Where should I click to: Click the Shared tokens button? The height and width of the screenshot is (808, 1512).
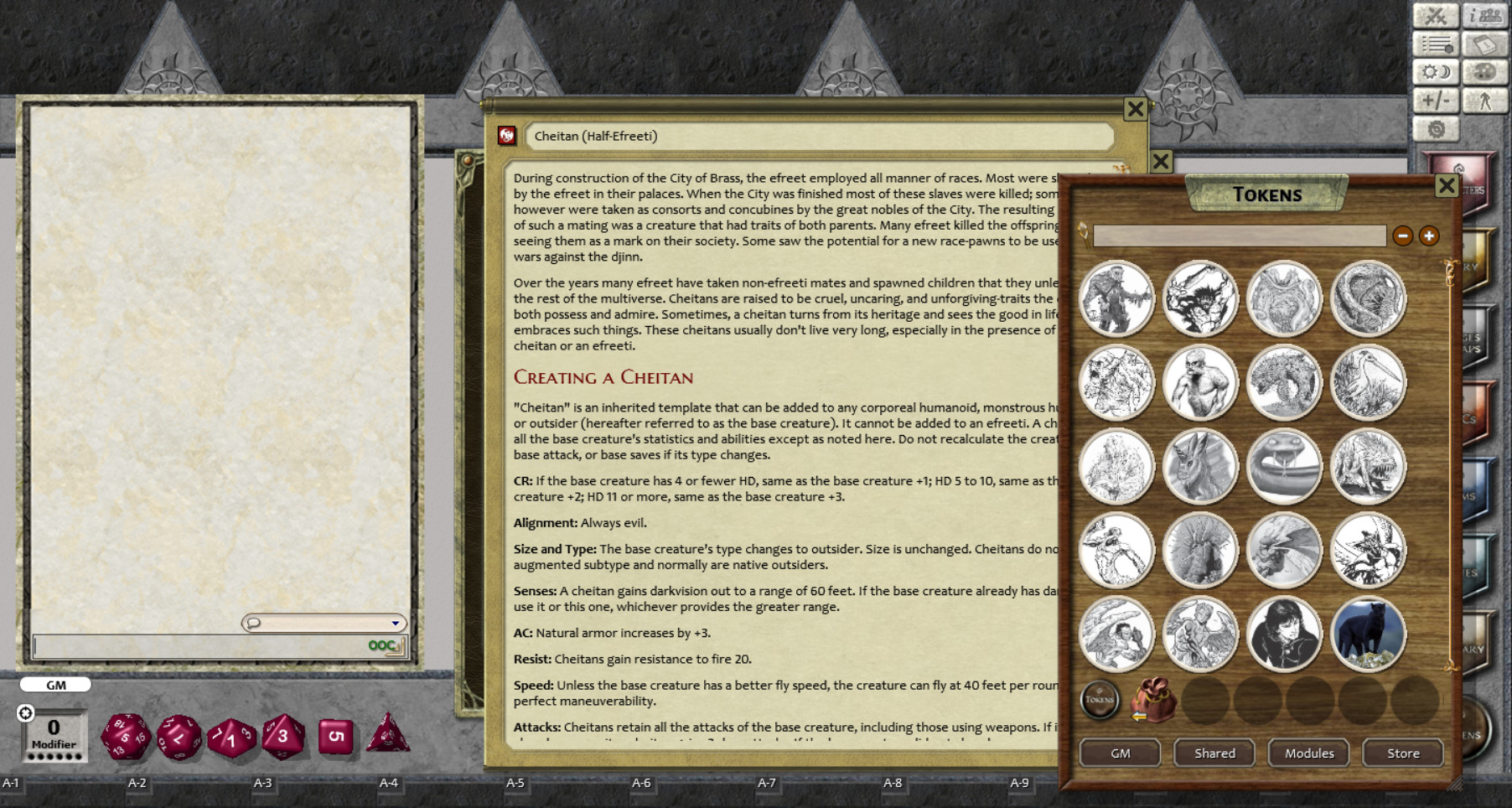[1213, 753]
